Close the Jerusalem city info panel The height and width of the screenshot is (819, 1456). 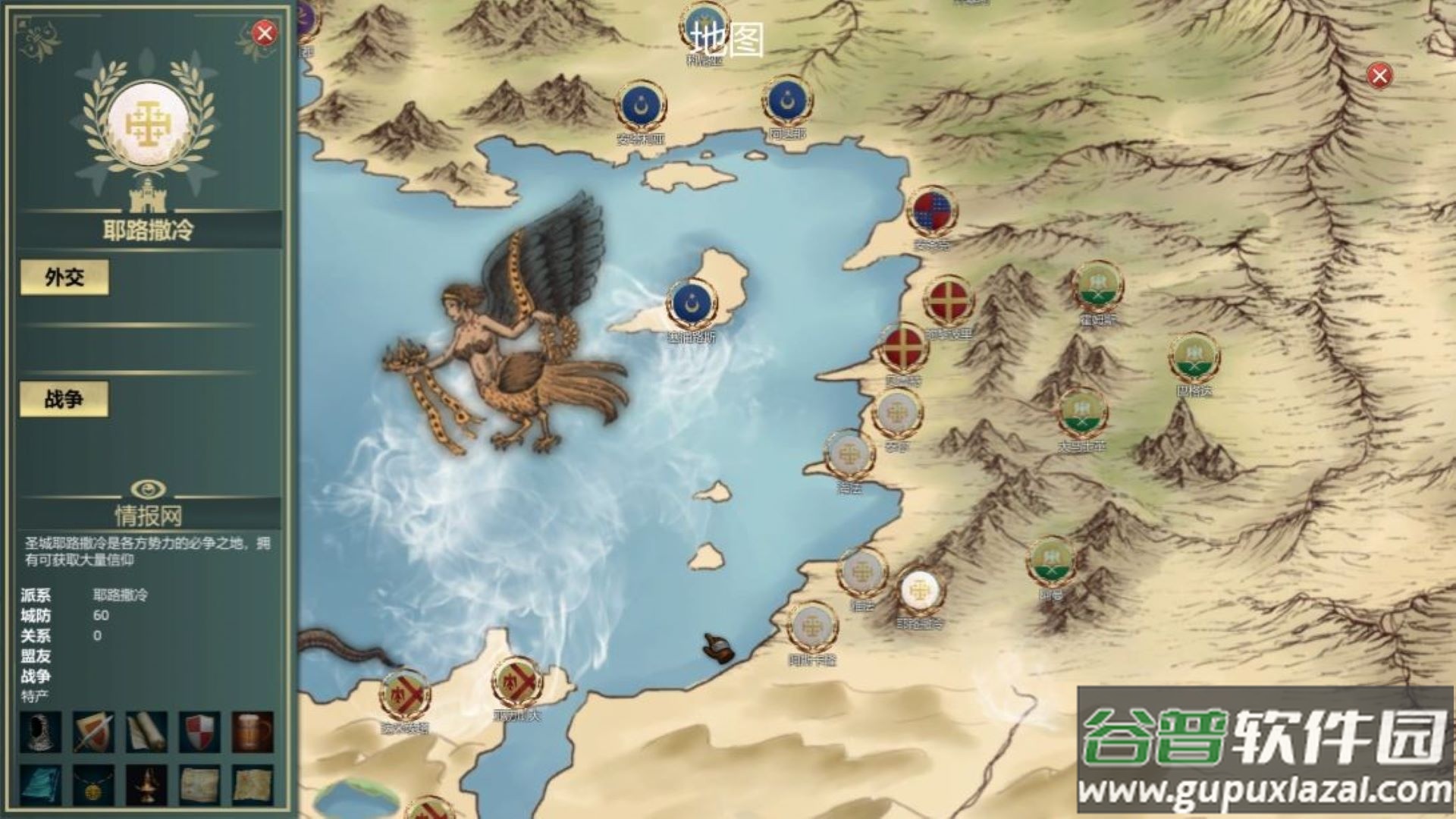tap(264, 33)
